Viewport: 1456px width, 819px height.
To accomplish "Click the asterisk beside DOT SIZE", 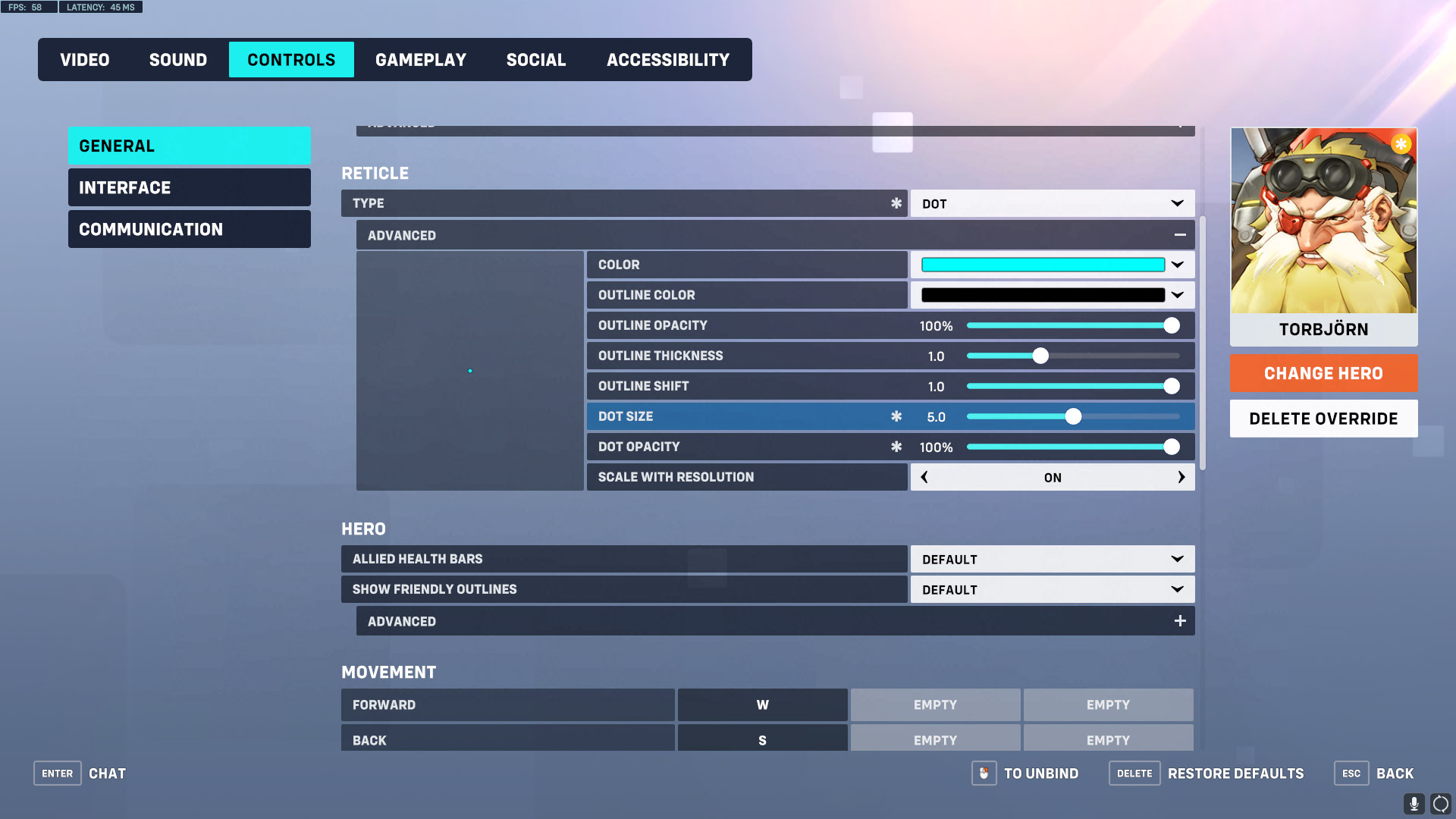I will tap(896, 416).
